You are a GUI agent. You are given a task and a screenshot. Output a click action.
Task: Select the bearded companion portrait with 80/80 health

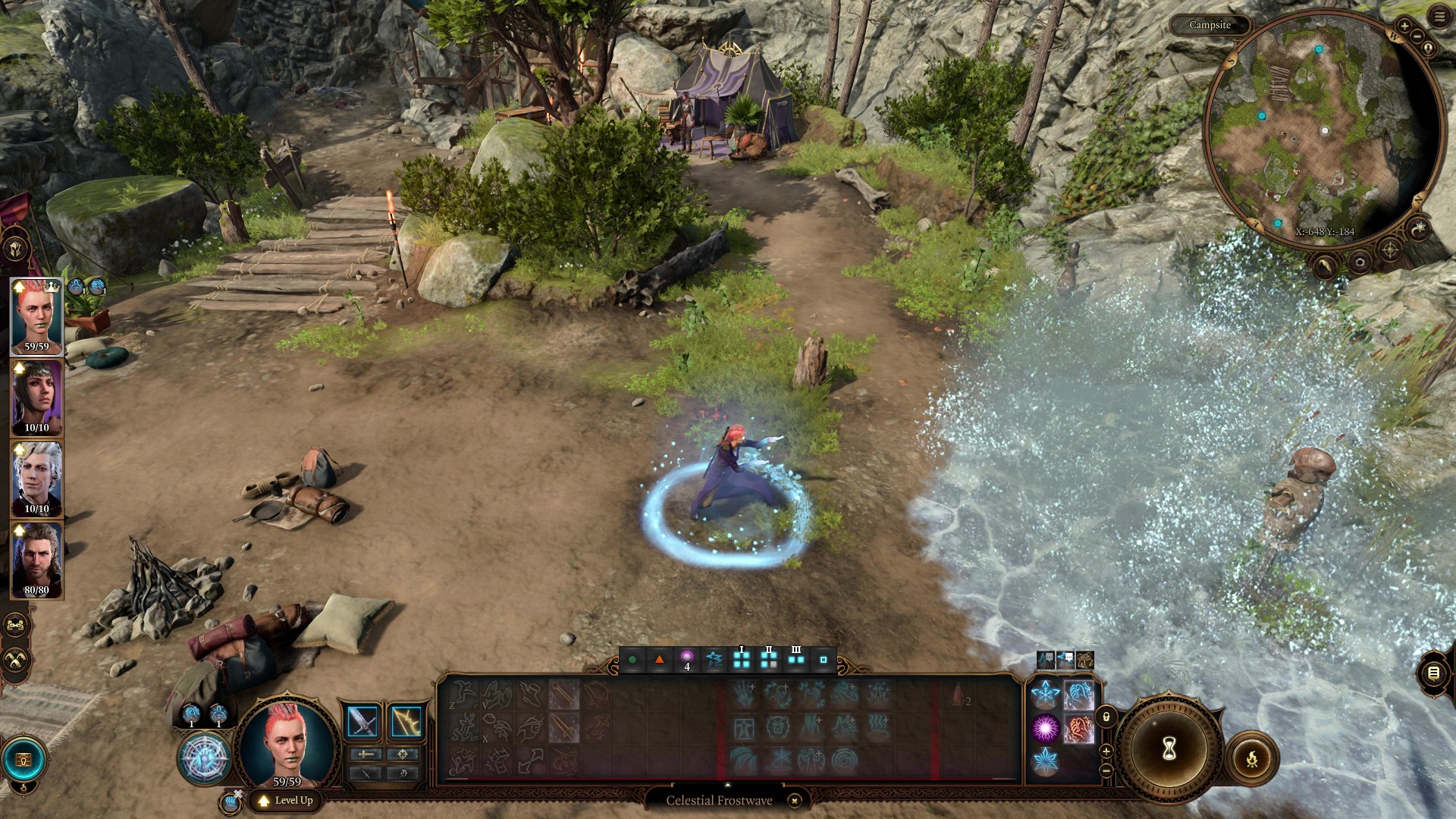[x=36, y=560]
